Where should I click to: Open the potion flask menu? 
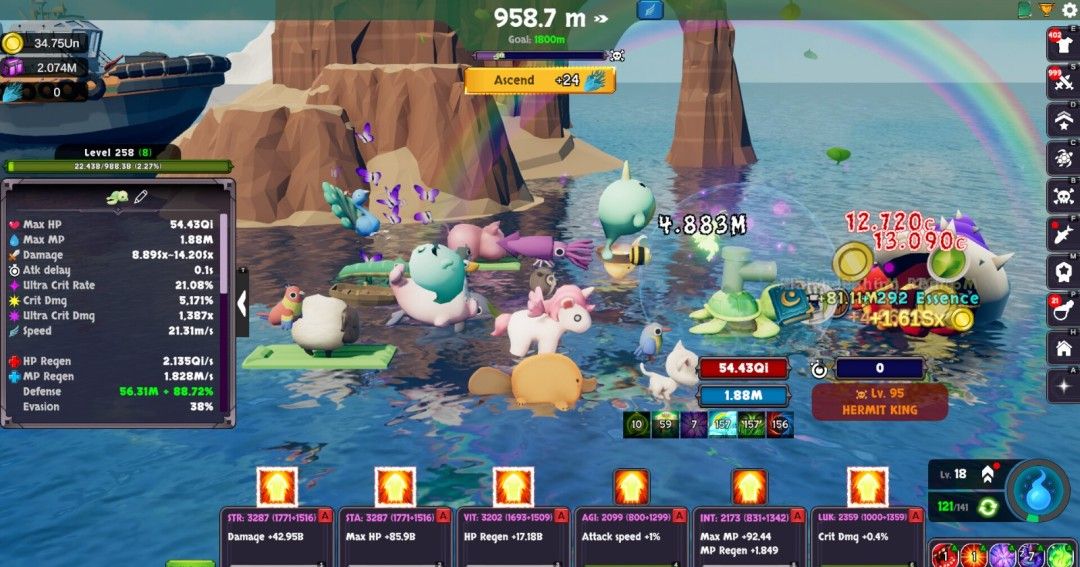click(x=1062, y=310)
